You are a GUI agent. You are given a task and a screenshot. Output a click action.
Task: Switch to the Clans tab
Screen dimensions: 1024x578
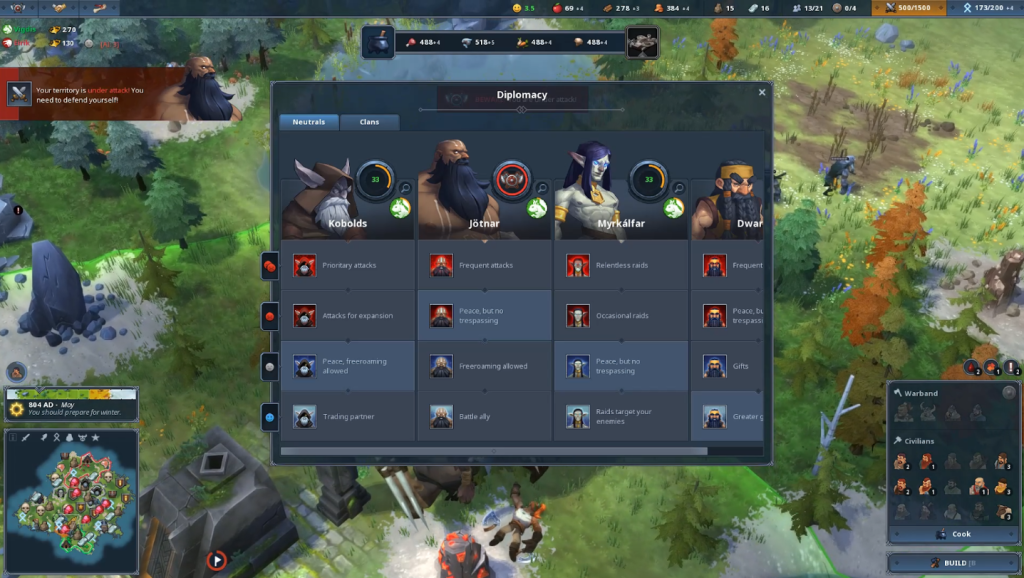[369, 122]
